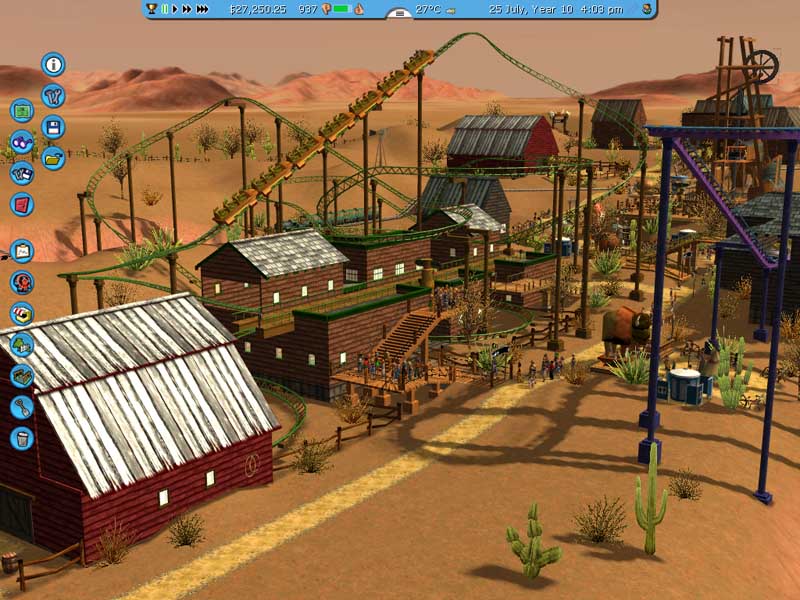
Task: Open the info about box icon
Action: 53,65
